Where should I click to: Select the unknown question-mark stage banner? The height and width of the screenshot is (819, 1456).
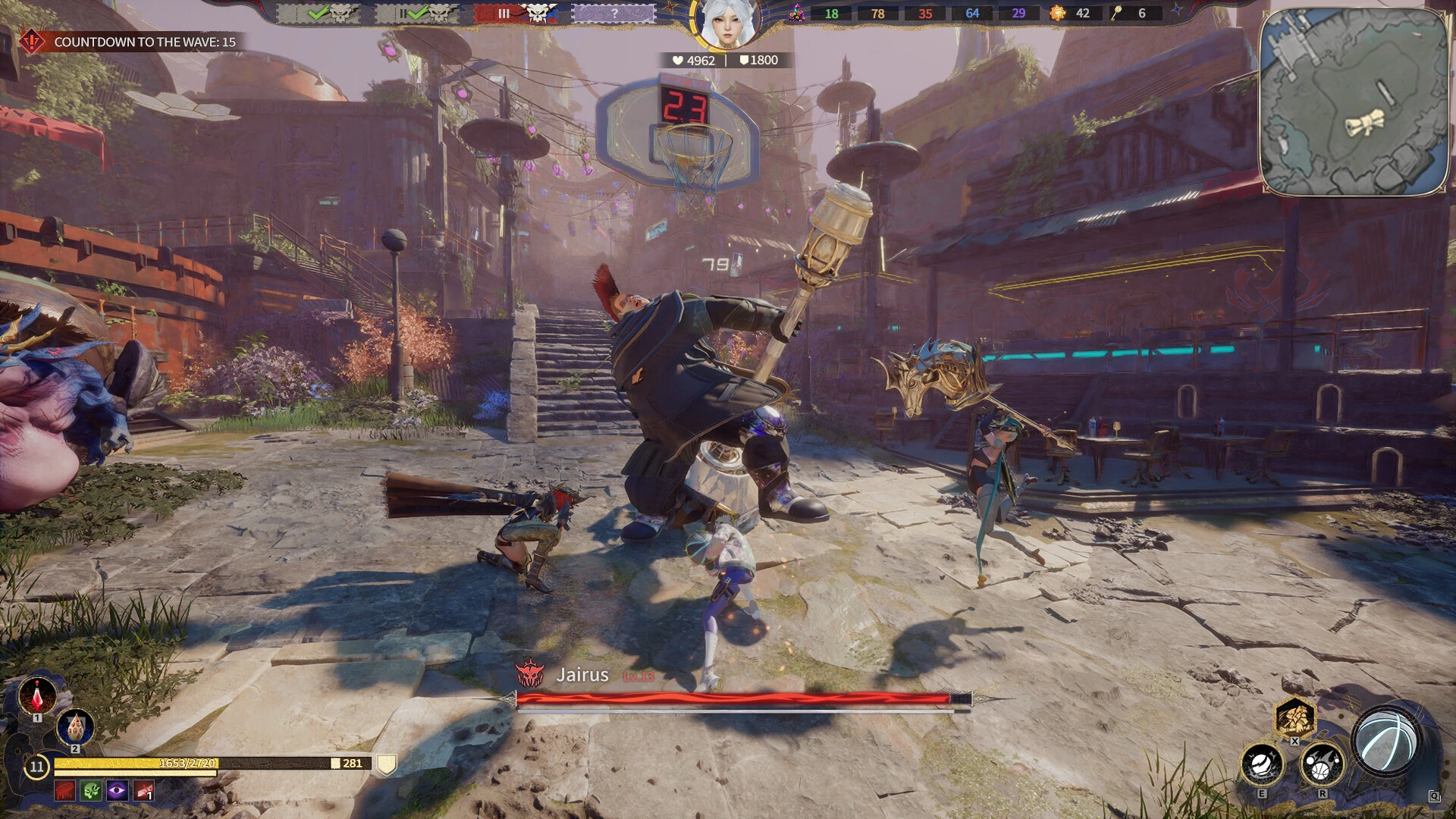tap(613, 14)
